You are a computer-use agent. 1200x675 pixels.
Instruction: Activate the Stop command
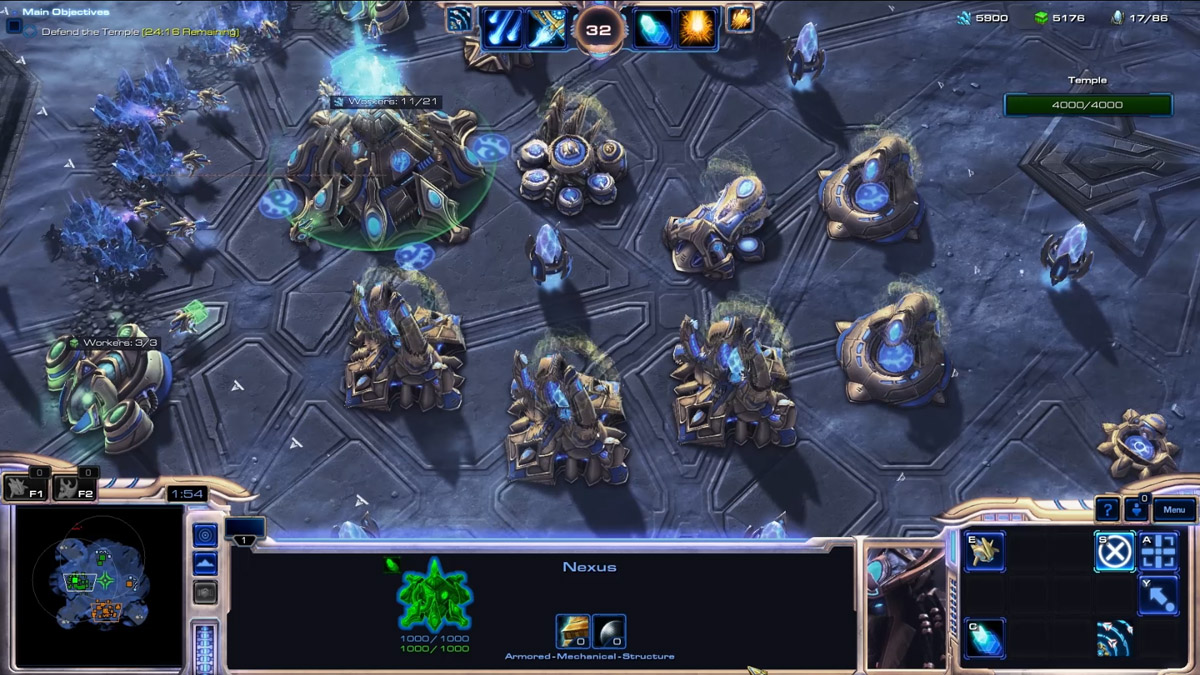point(1115,551)
